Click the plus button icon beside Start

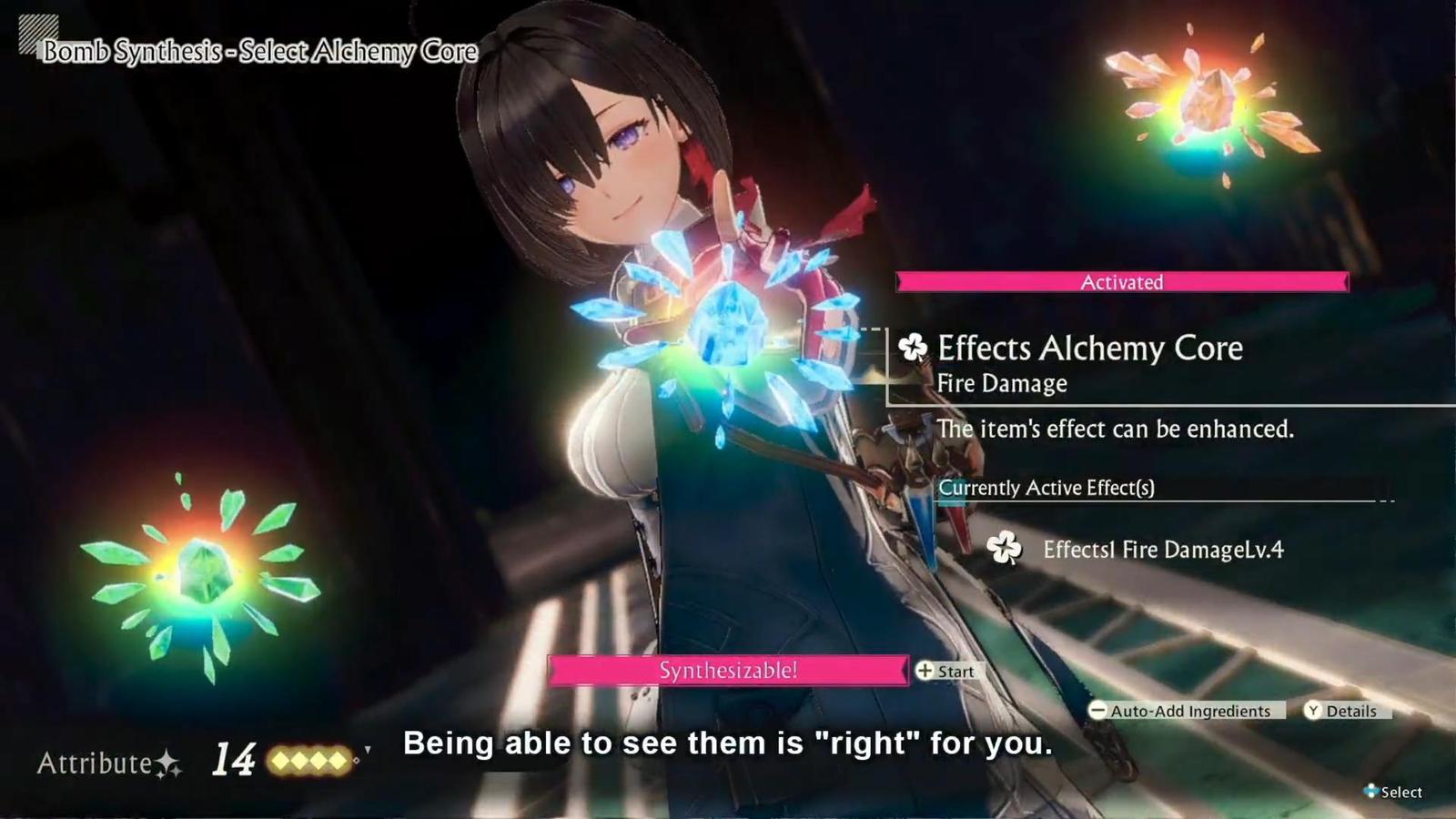point(925,672)
